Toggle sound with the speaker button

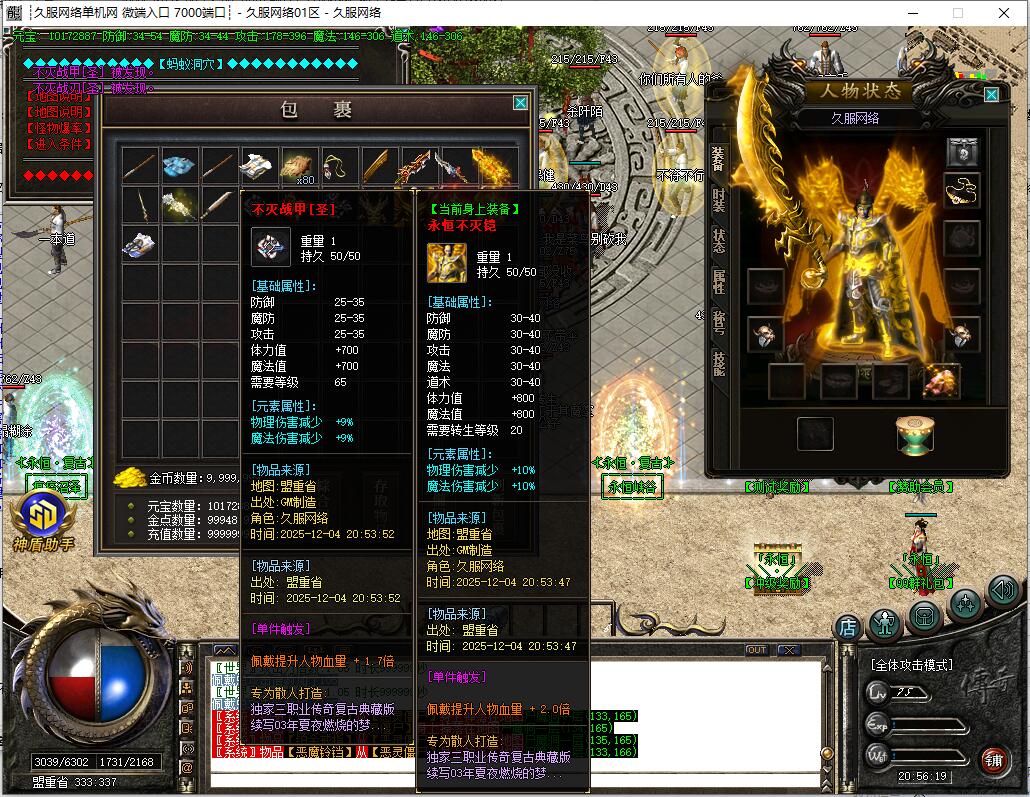[x=1002, y=590]
